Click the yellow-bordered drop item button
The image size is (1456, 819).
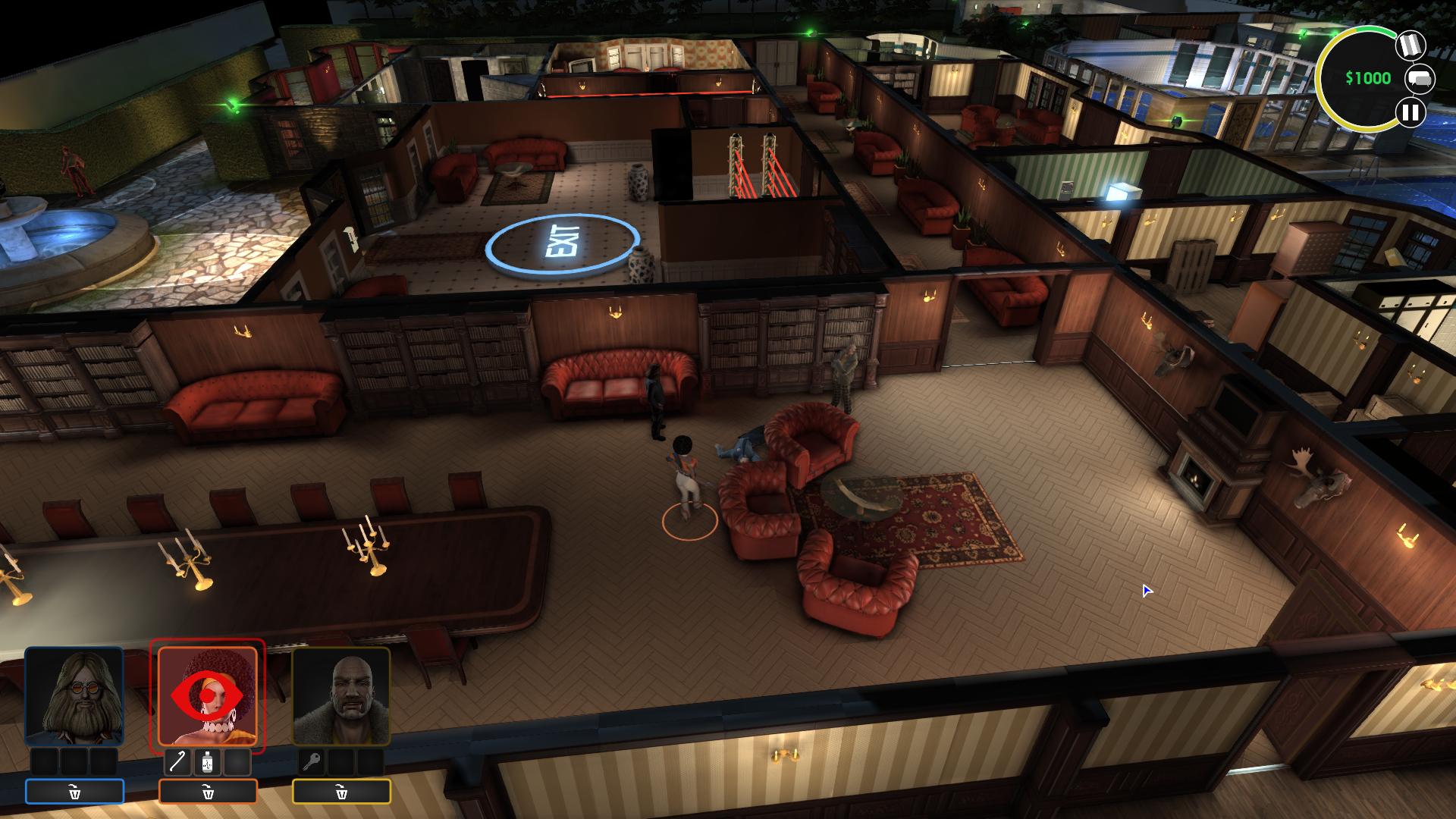(x=341, y=792)
